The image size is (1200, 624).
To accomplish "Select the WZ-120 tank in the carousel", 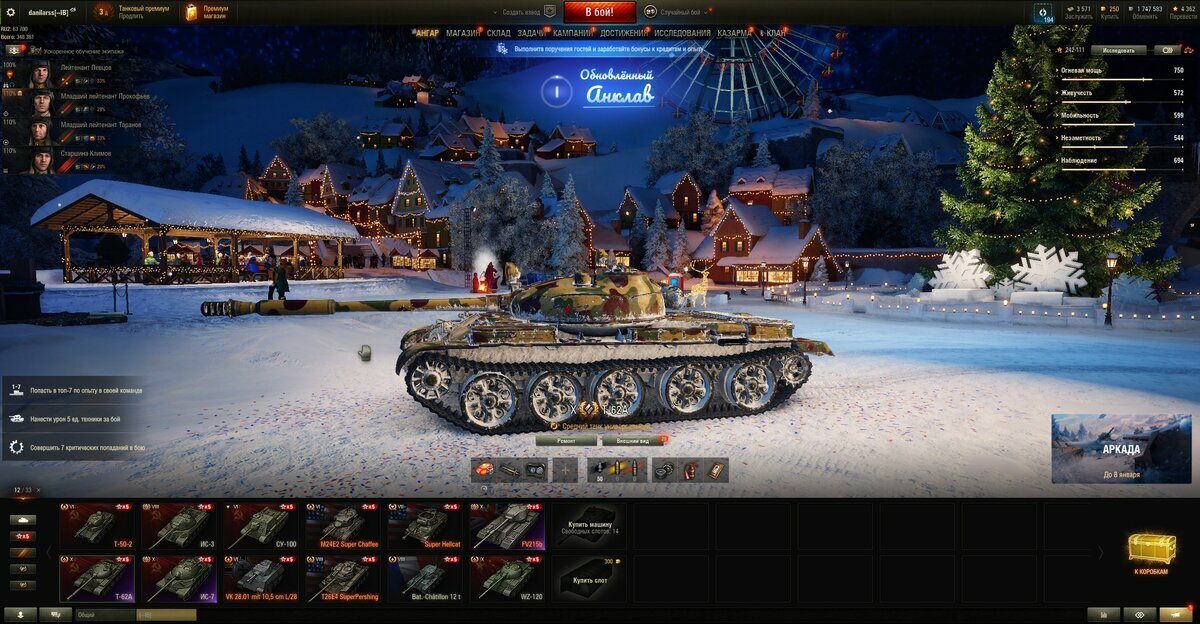I will (508, 578).
